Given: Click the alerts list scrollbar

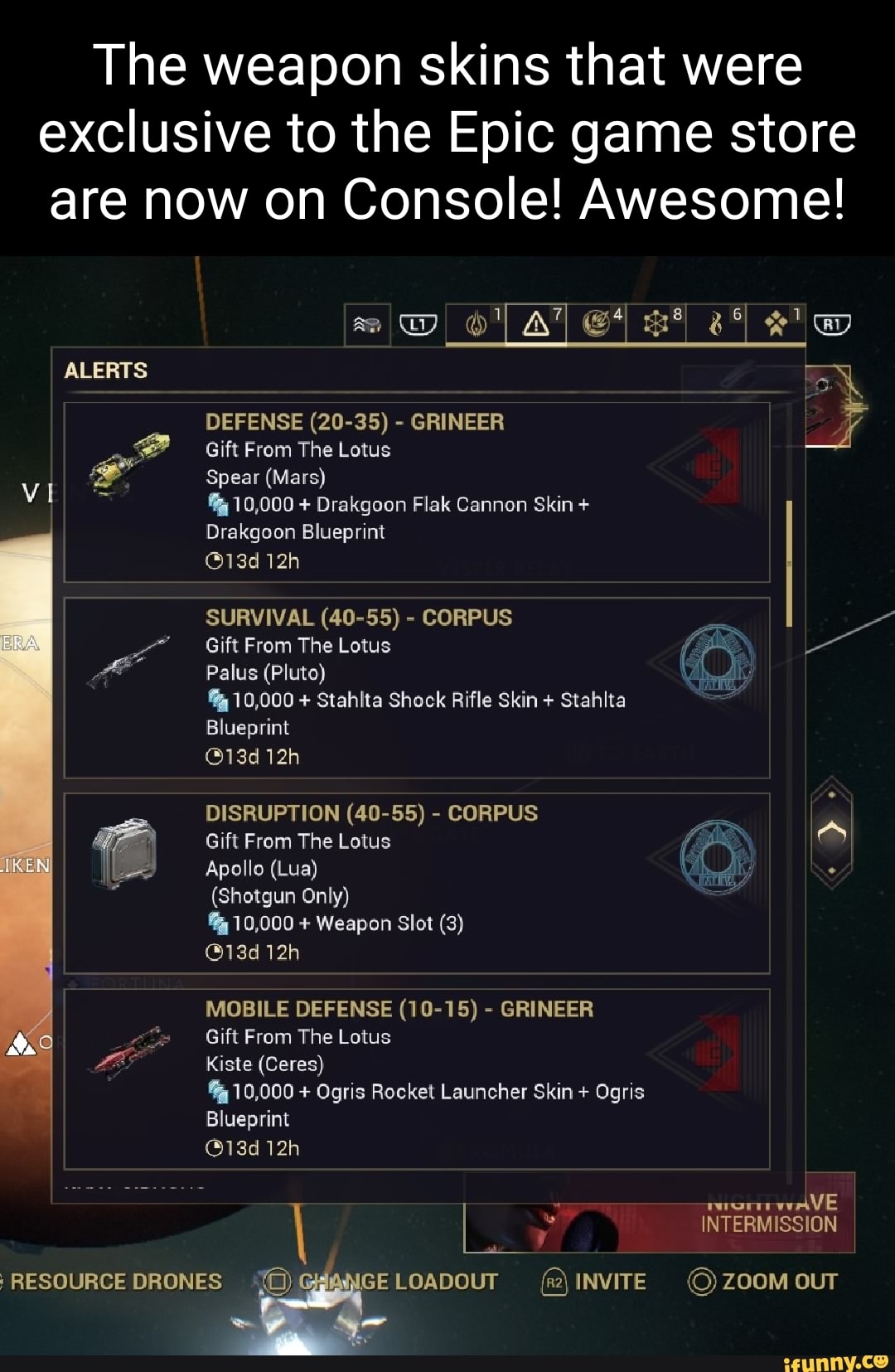Looking at the screenshot, I should [789, 564].
